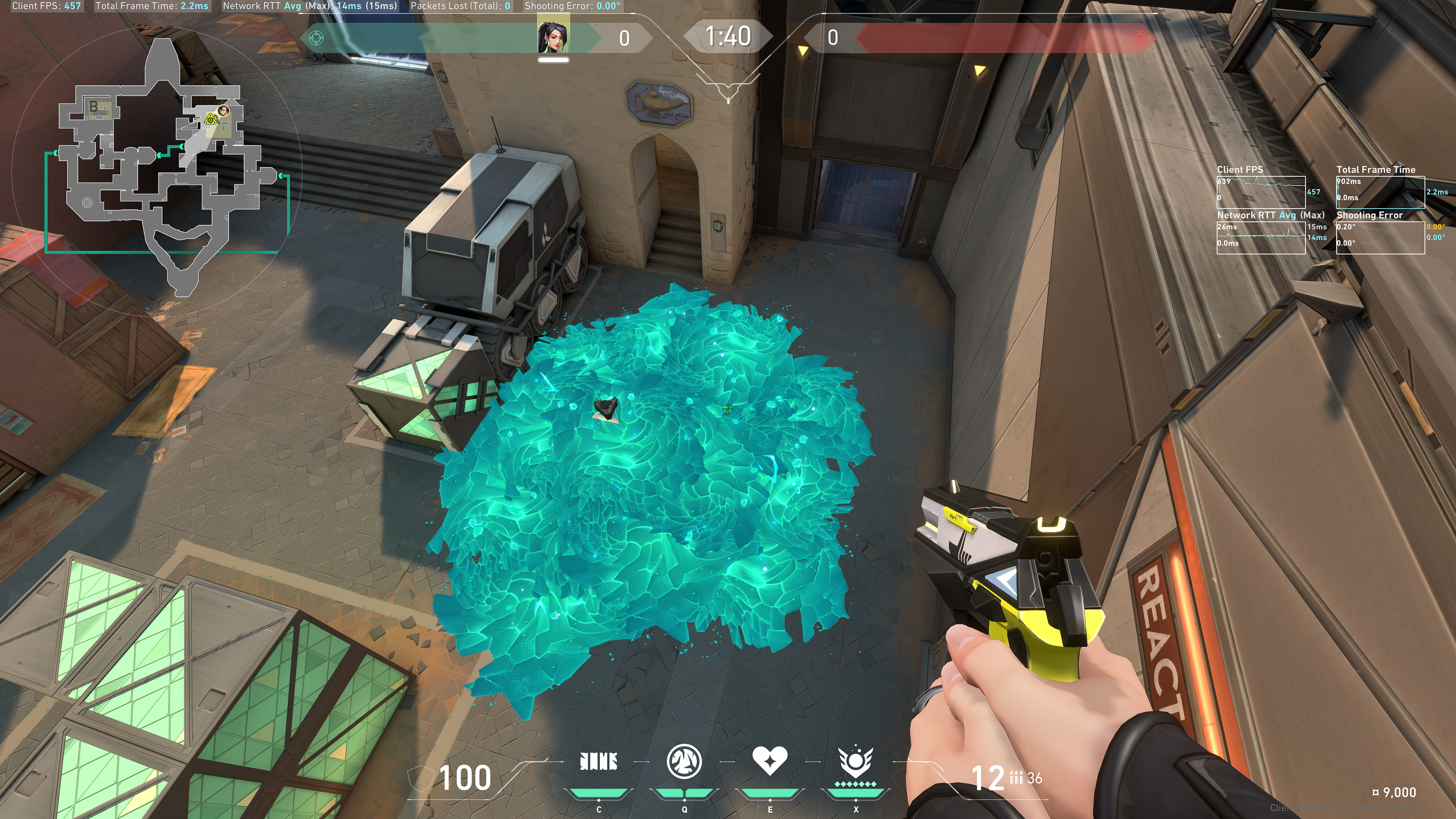Viewport: 1456px width, 819px height.
Task: Choose the Slow Orb ability icon
Action: click(684, 761)
